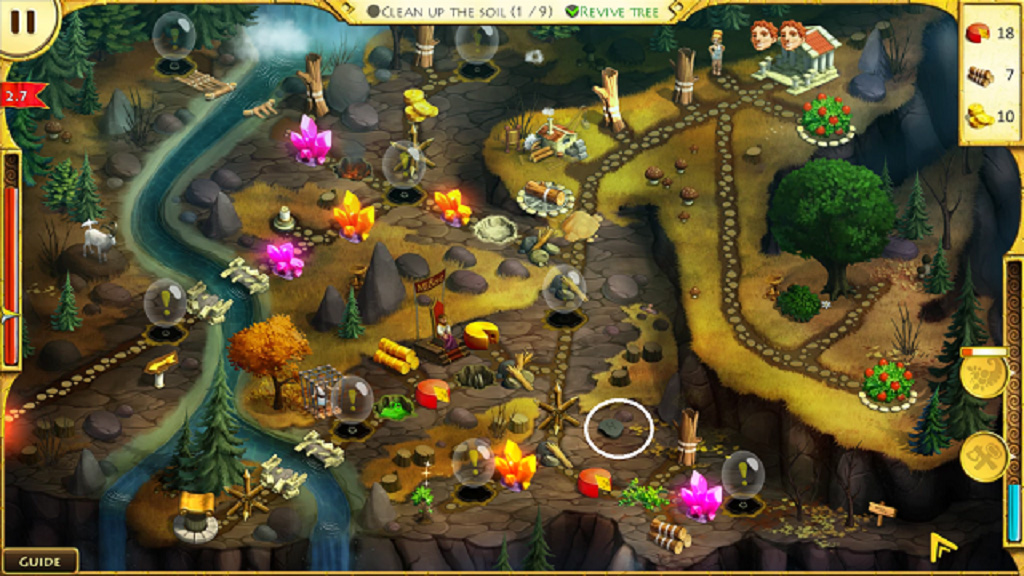
Task: Open the Guide
Action: [x=40, y=561]
